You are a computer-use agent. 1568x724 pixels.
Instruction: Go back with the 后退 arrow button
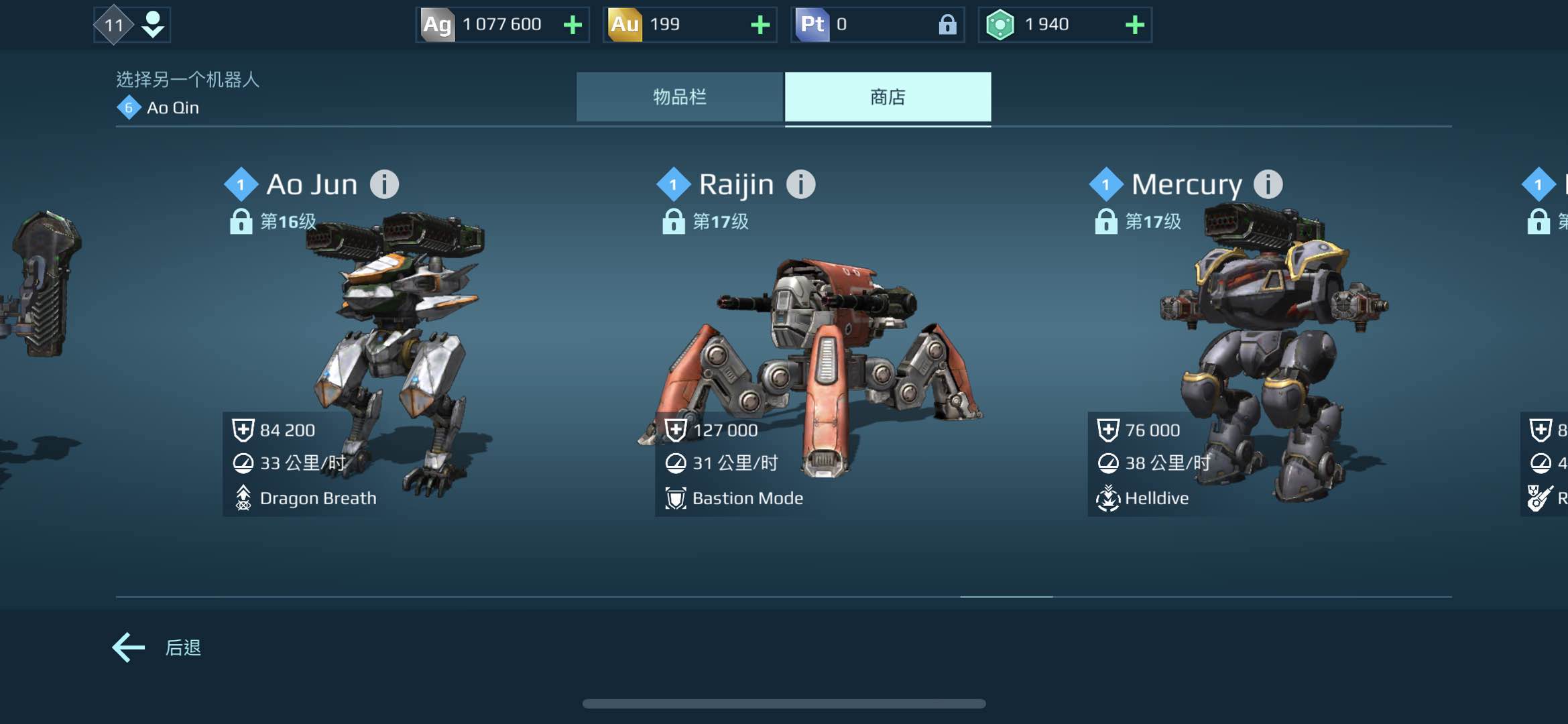(129, 648)
